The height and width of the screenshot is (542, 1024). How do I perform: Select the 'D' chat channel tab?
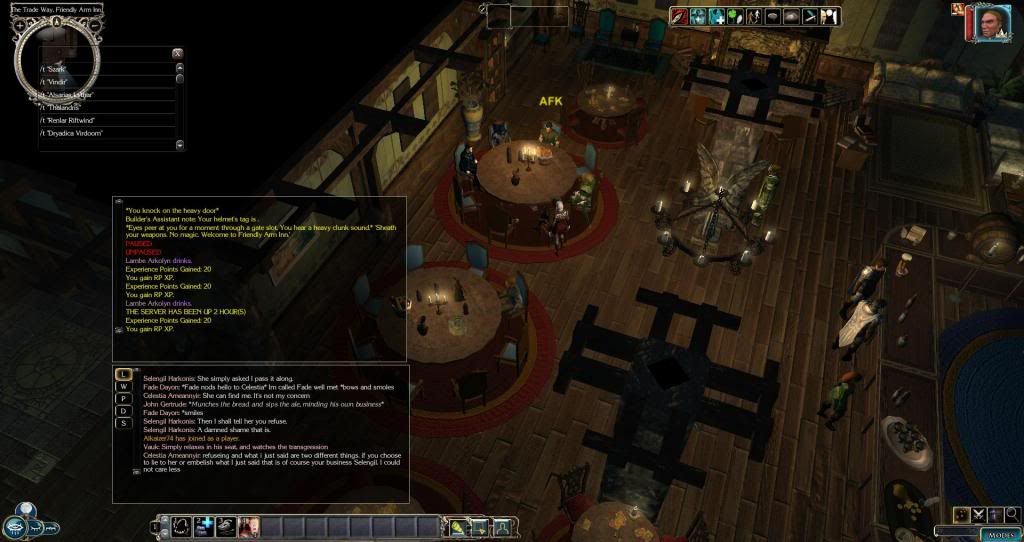coord(123,411)
